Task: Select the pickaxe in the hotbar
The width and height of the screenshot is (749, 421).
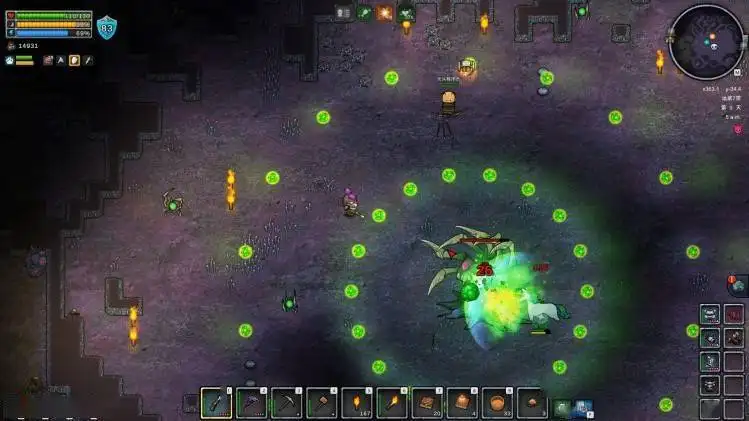Action: [287, 403]
